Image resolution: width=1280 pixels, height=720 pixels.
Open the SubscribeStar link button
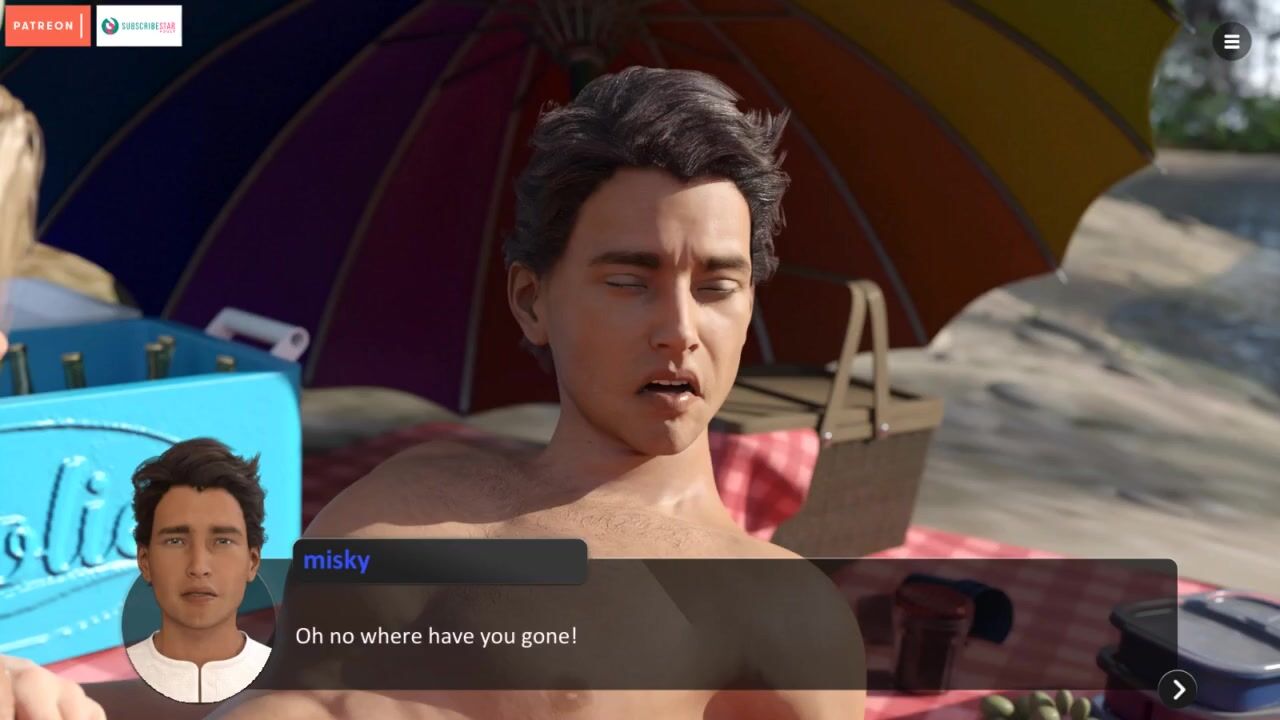coord(139,26)
